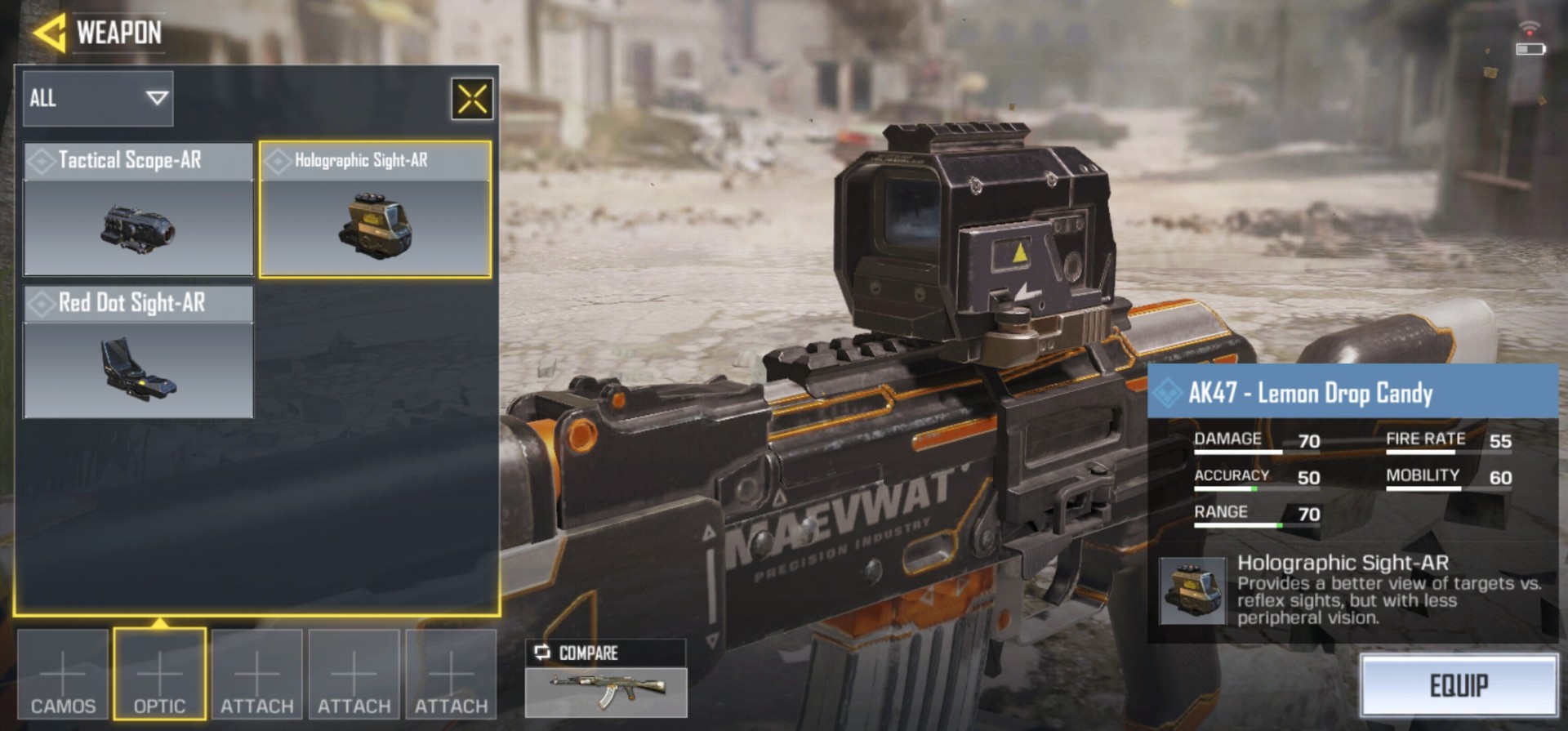Close the optic selection panel
The height and width of the screenshot is (731, 1568).
[472, 100]
